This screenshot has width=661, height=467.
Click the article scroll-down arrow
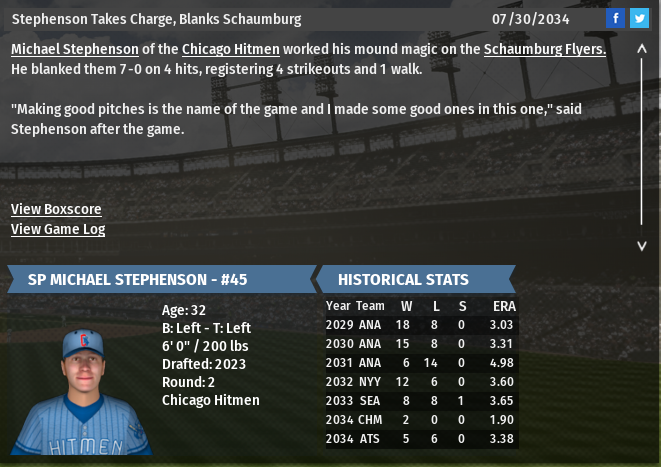642,245
